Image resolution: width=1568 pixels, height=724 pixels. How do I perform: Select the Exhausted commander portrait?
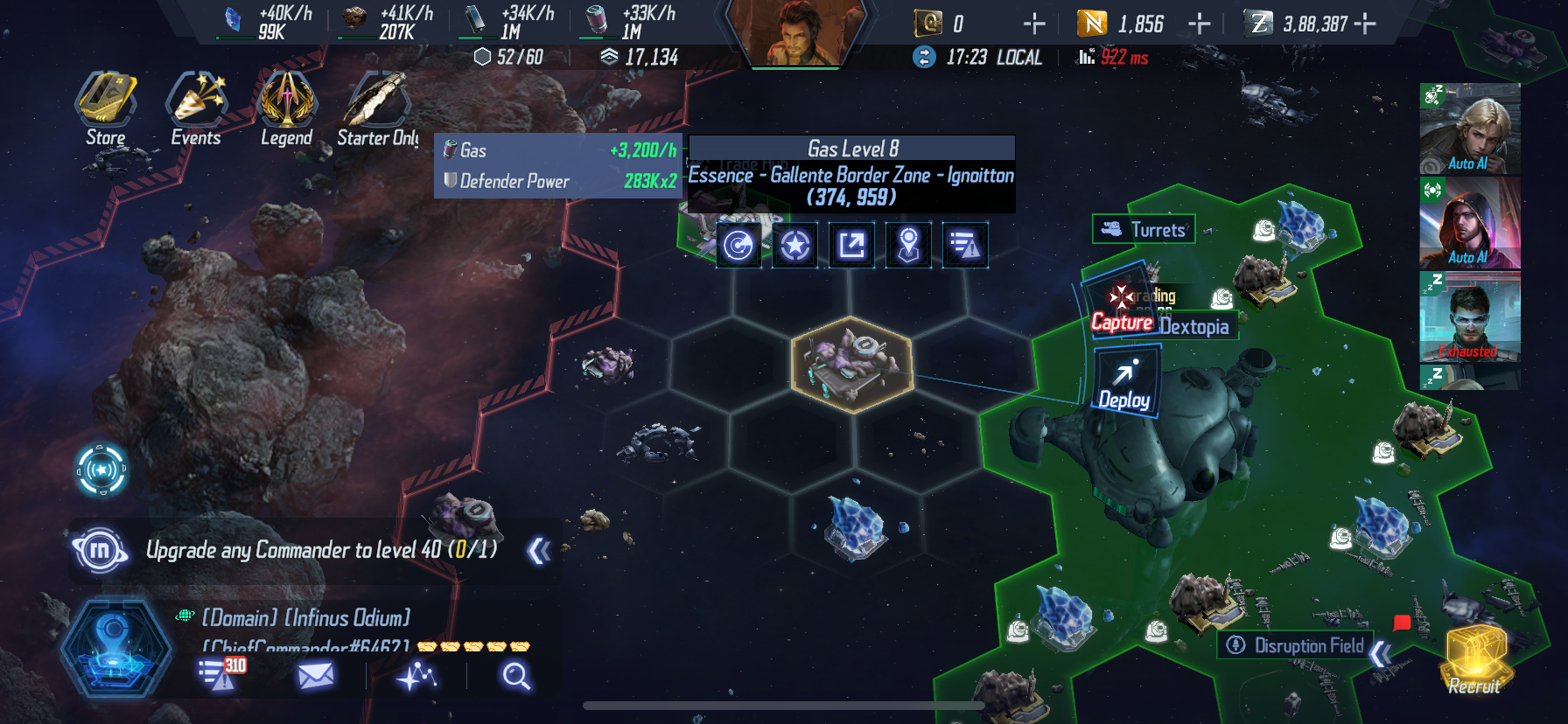pyautogui.click(x=1469, y=317)
